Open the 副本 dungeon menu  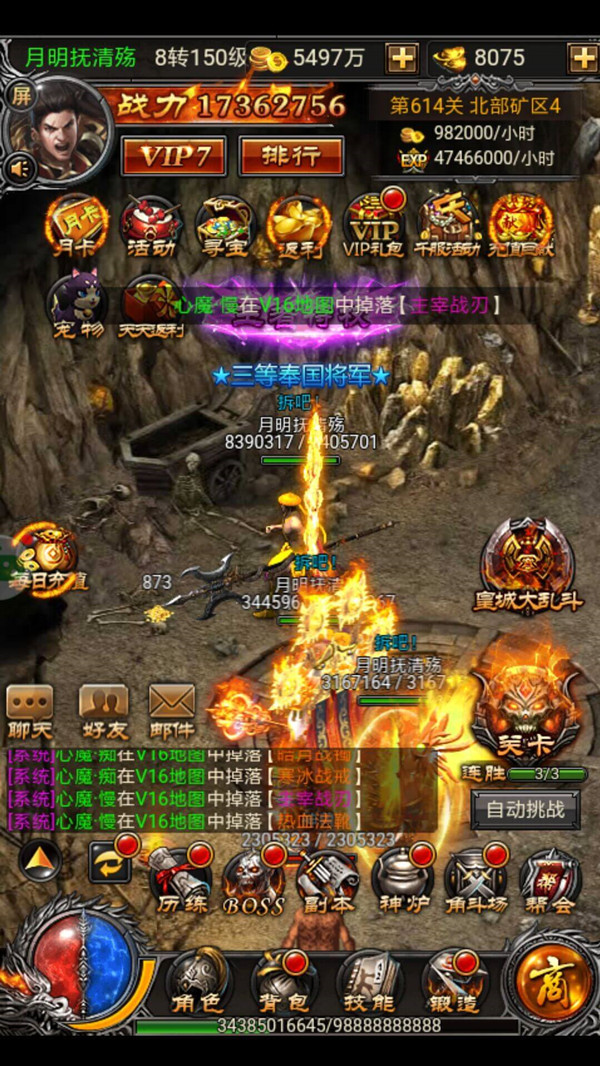coord(328,880)
